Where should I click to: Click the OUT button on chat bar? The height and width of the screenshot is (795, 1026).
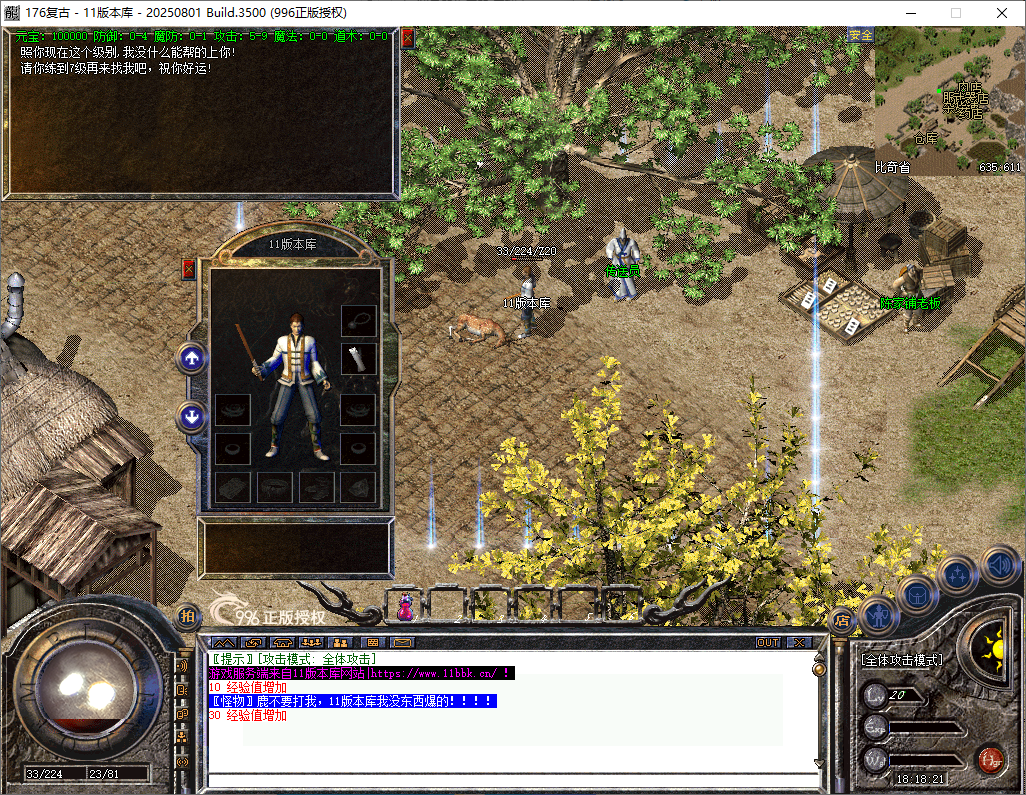tap(768, 642)
